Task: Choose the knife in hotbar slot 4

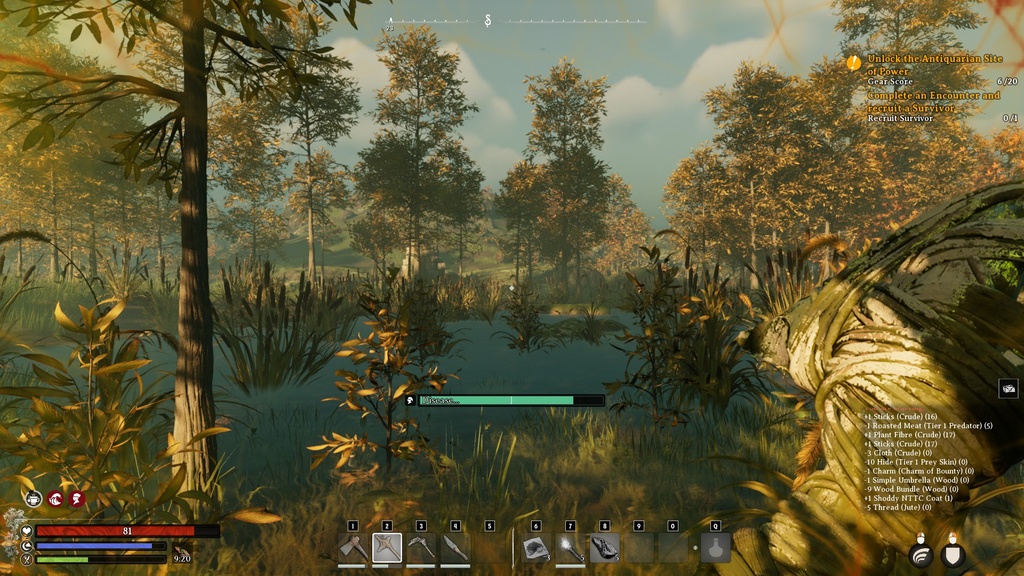Action: click(455, 548)
